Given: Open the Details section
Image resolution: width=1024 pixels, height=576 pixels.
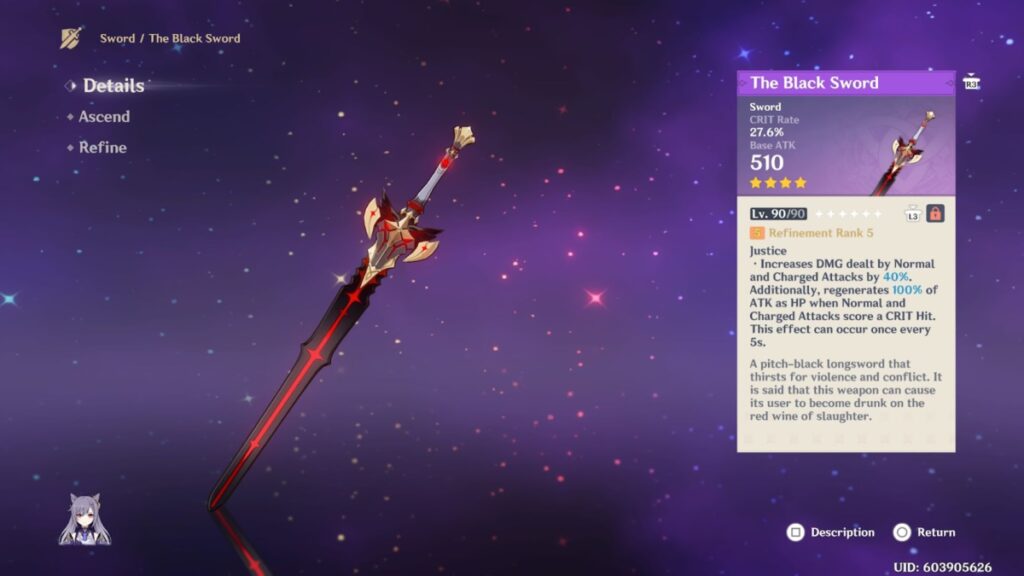Looking at the screenshot, I should pos(113,86).
